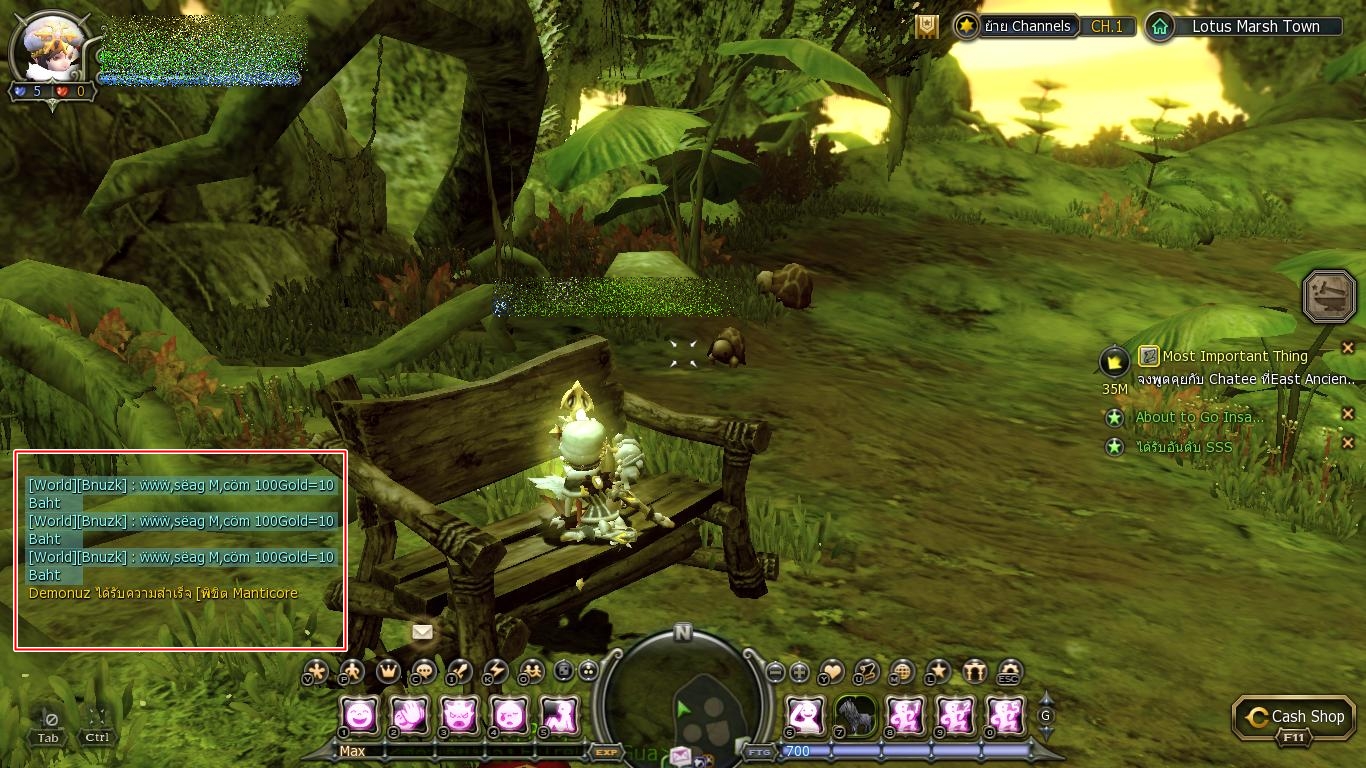1366x768 pixels.
Task: Open the Channels switch button
Action: point(1027,27)
